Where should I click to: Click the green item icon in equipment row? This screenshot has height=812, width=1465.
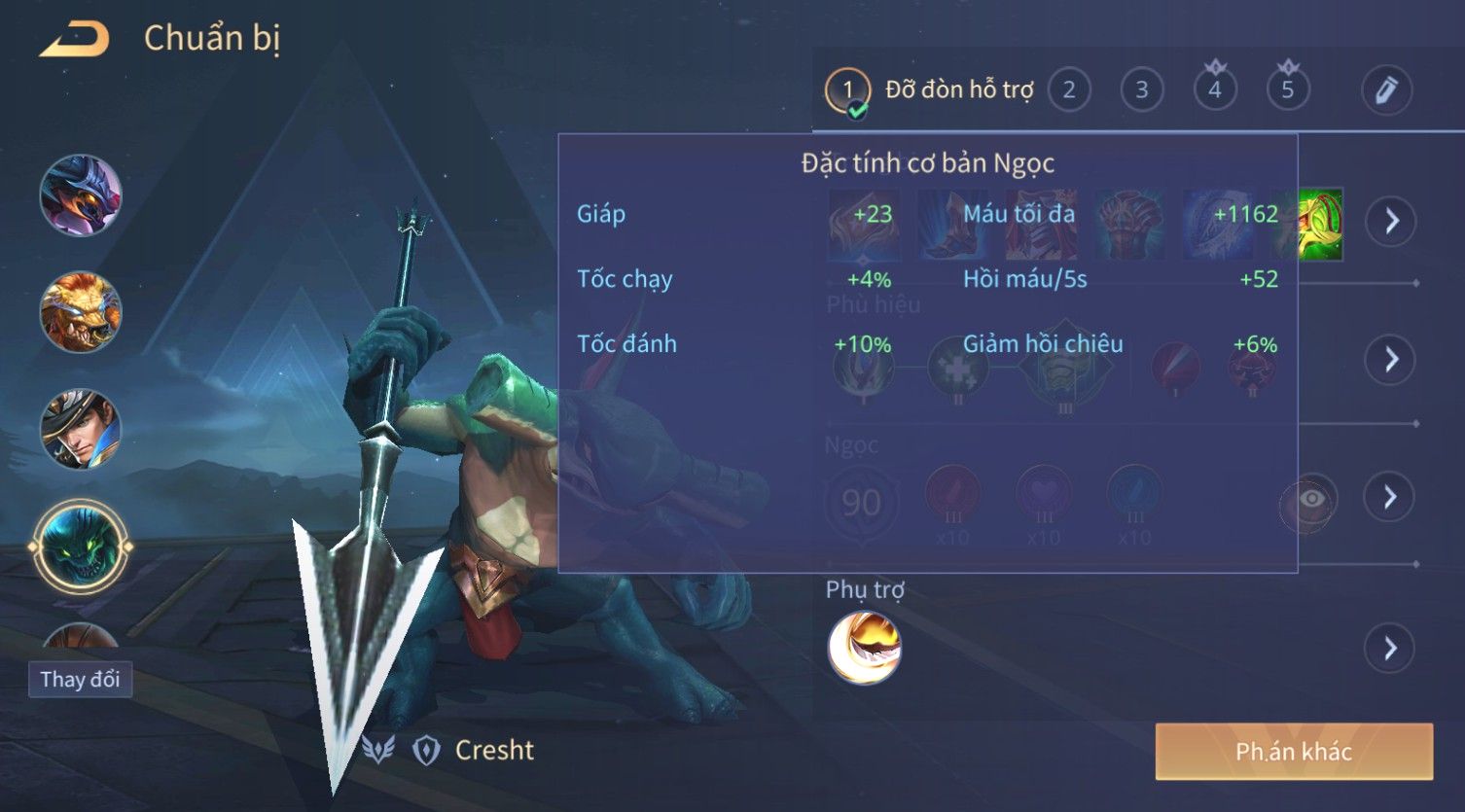click(x=1321, y=225)
